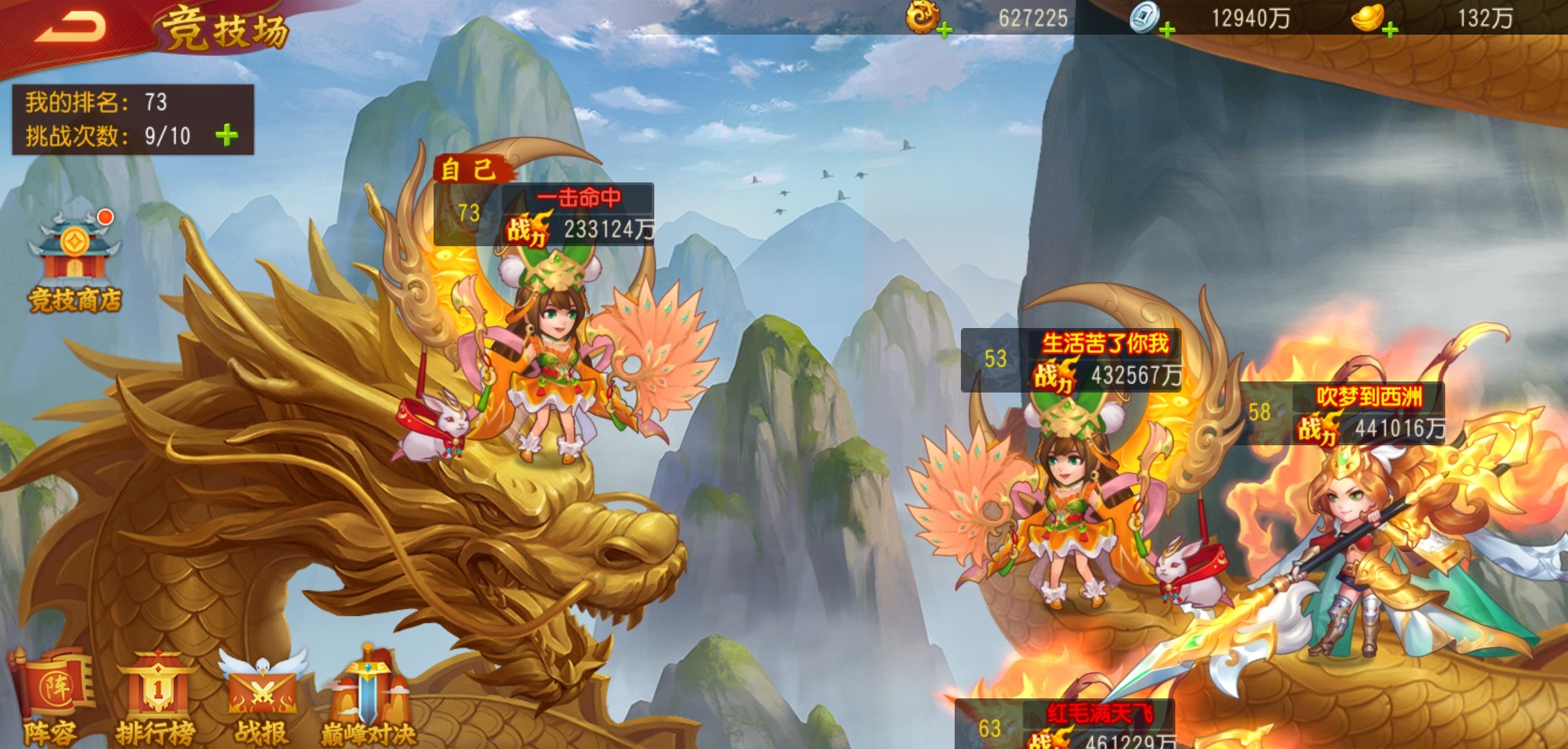
Task: Add silver coins via plus button
Action: coord(1168,30)
